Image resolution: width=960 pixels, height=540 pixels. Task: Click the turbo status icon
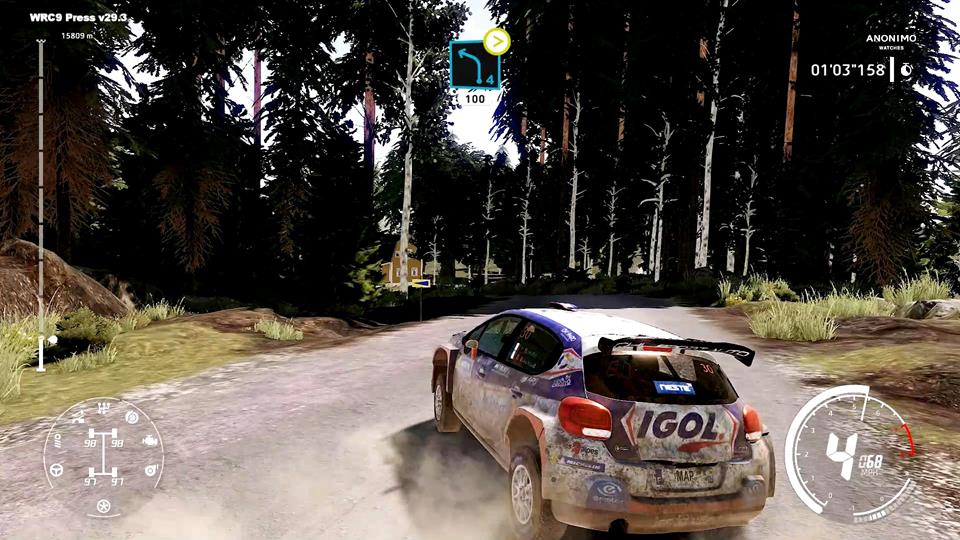tap(152, 468)
